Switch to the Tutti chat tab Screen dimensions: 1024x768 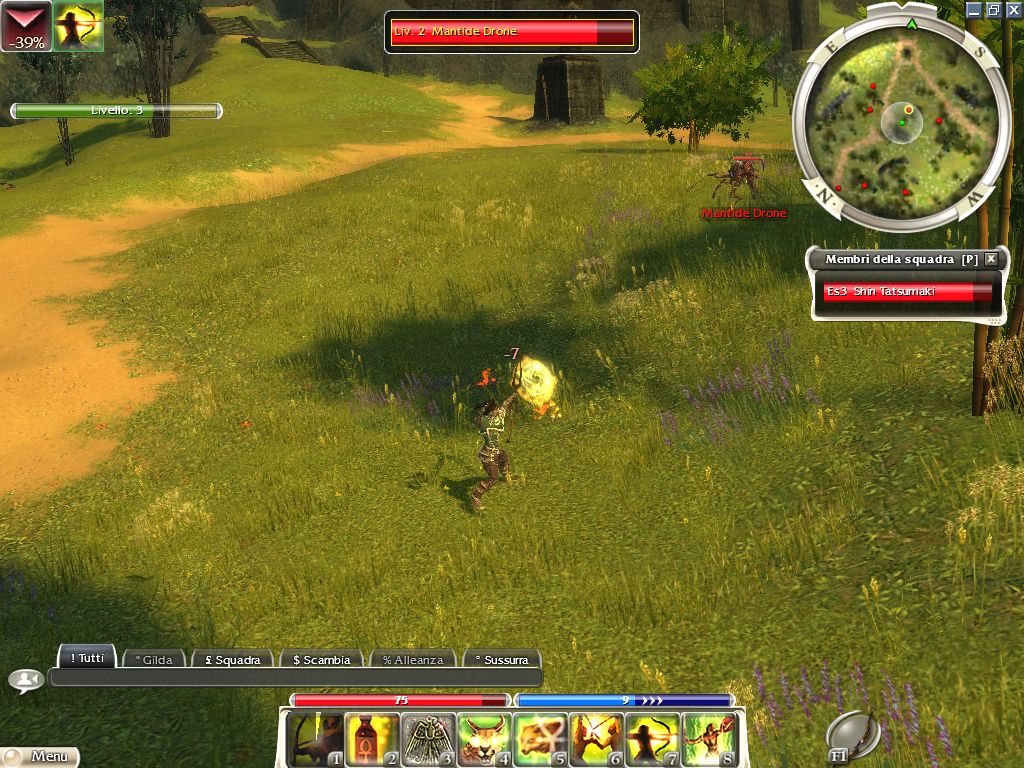coord(86,658)
